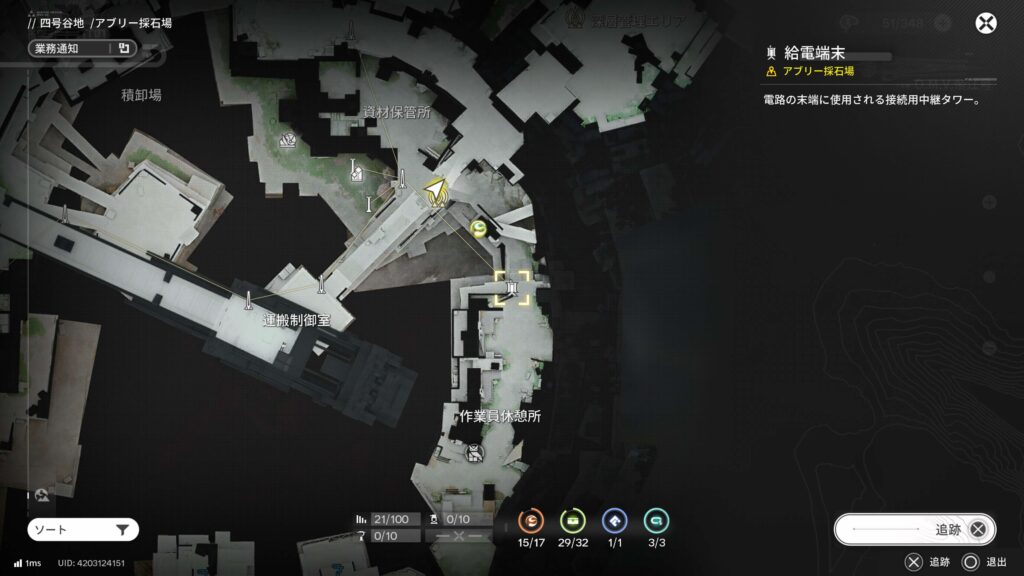The height and width of the screenshot is (576, 1024).
Task: Click the yellow player arrow marker
Action: (x=435, y=192)
